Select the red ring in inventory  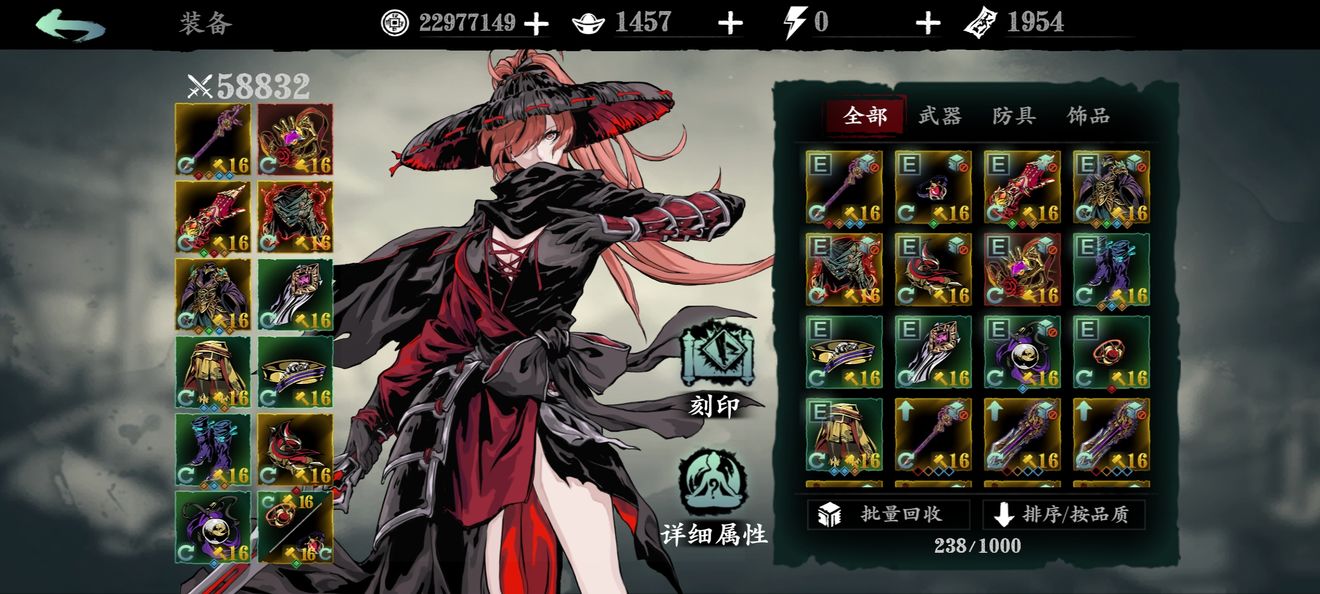click(x=1111, y=352)
